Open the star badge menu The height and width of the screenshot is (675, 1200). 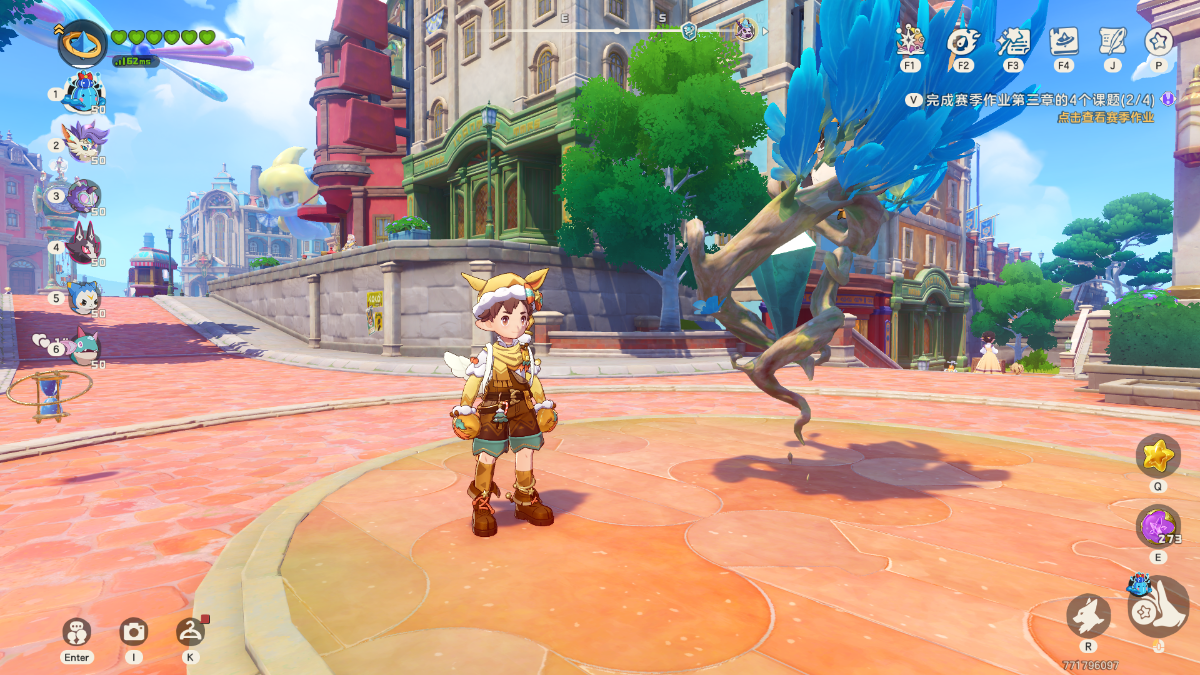pos(1159,42)
